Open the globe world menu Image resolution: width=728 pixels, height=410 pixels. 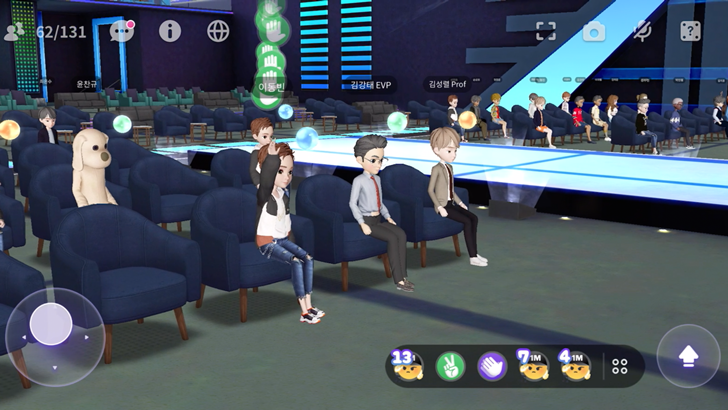pyautogui.click(x=218, y=30)
